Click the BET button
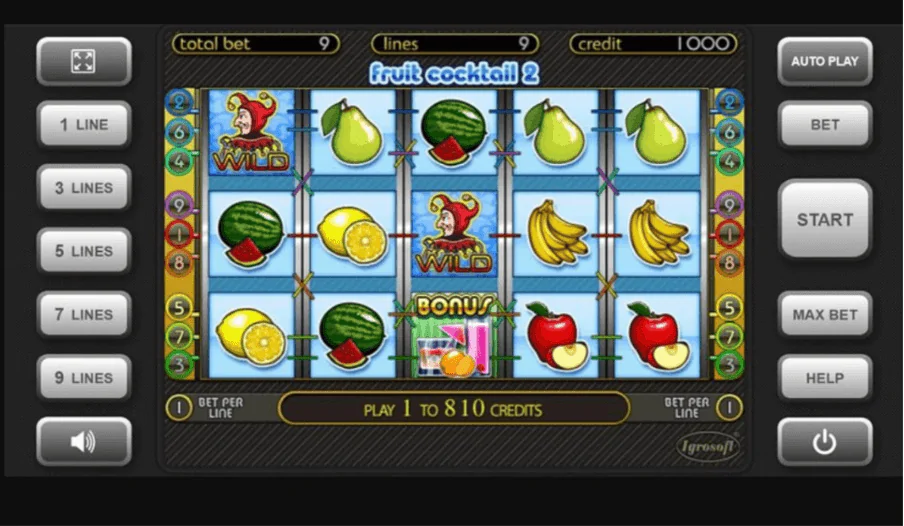This screenshot has height=526, width=904. [825, 125]
